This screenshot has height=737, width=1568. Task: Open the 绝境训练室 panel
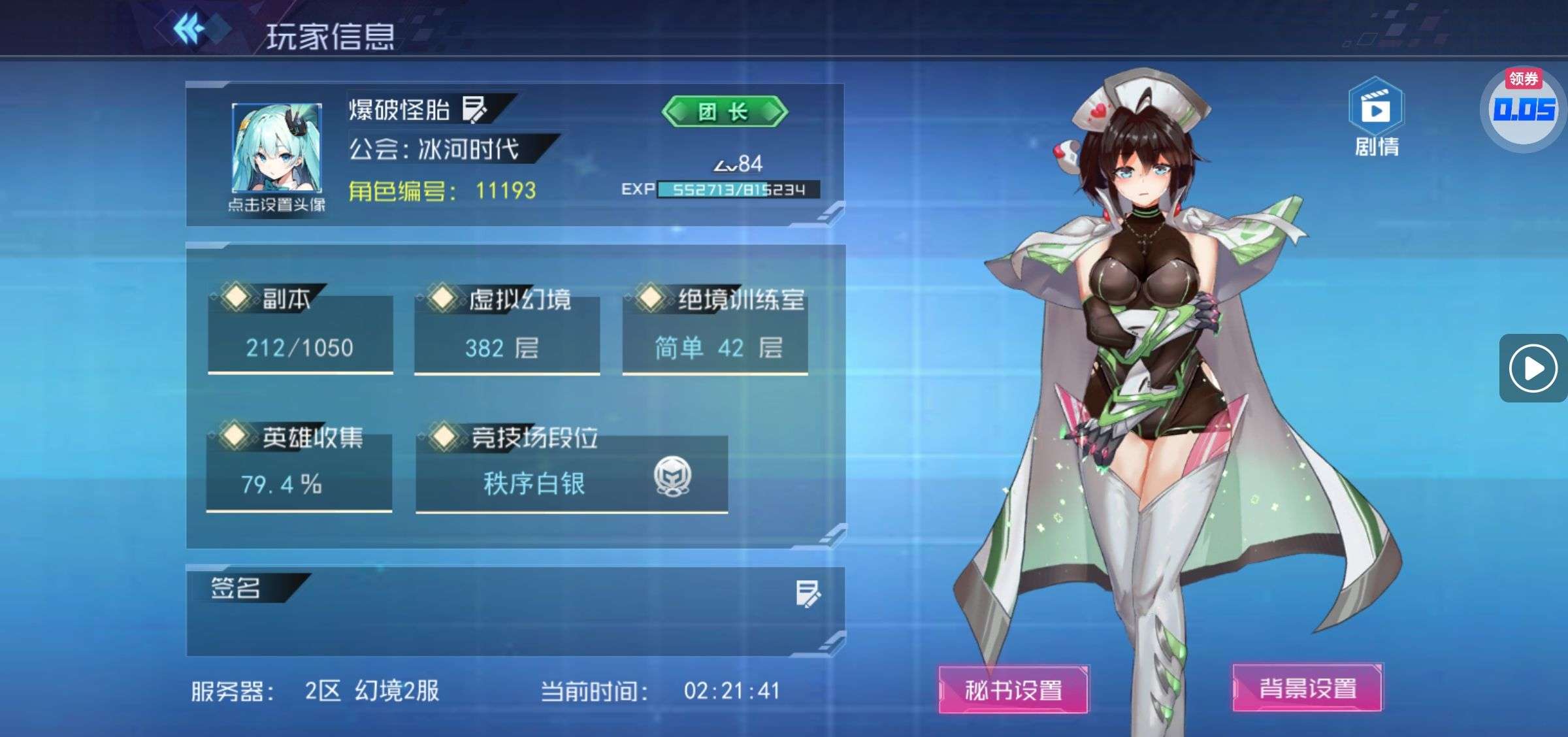point(715,335)
